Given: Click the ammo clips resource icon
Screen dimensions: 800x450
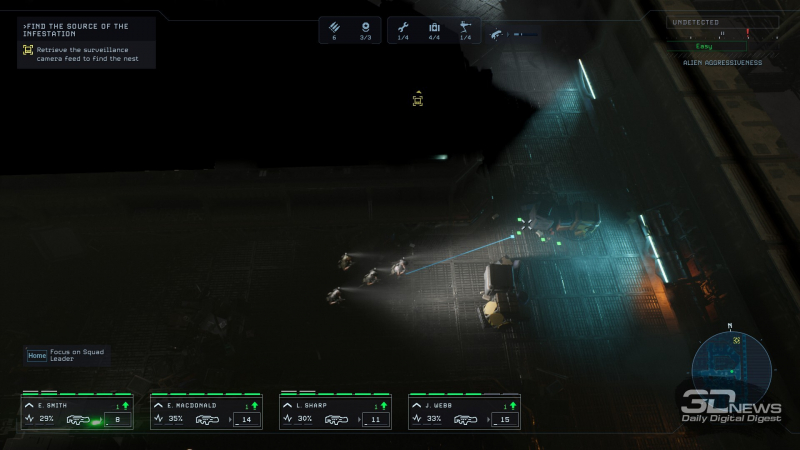Looking at the screenshot, I should (335, 27).
